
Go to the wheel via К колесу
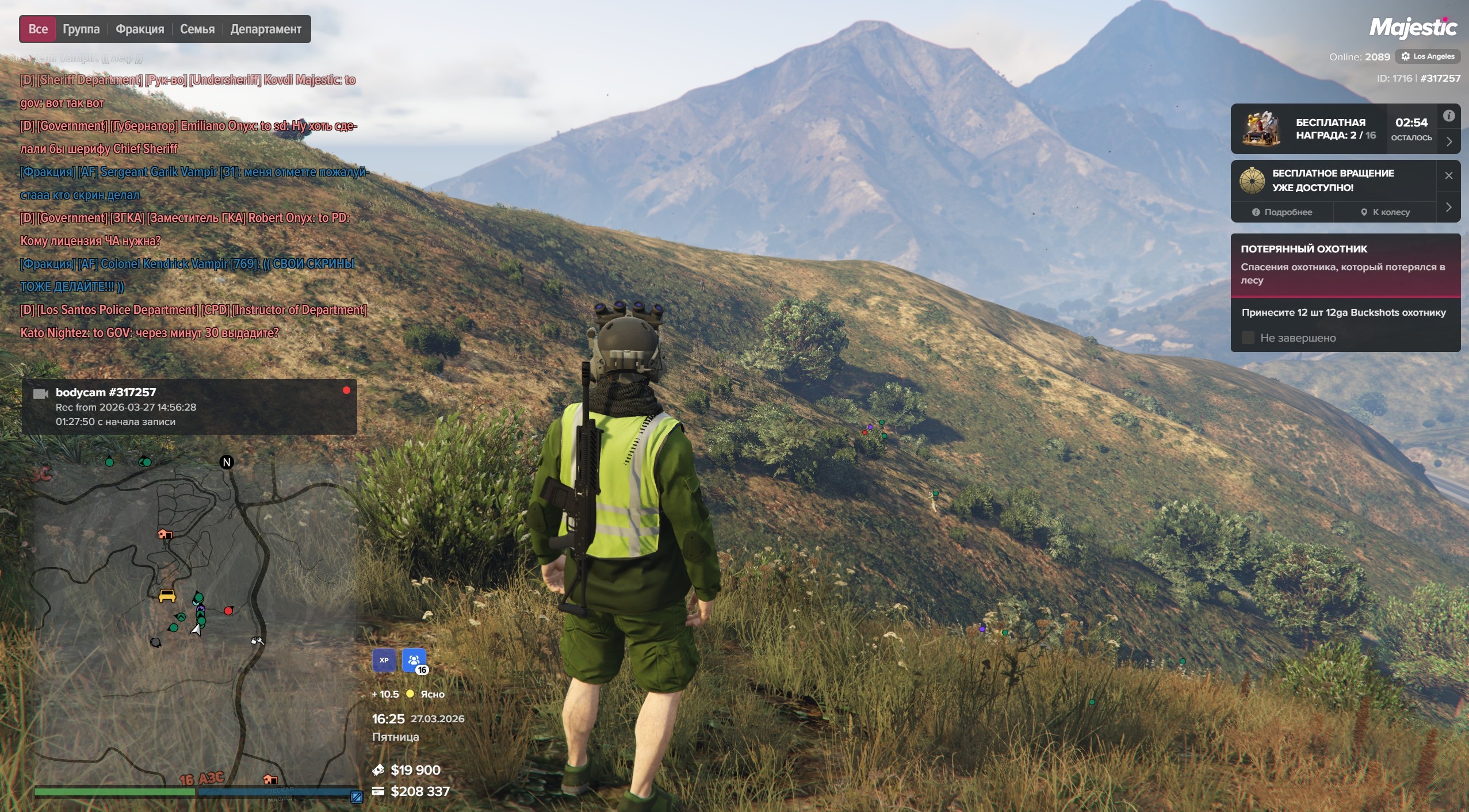1385,212
